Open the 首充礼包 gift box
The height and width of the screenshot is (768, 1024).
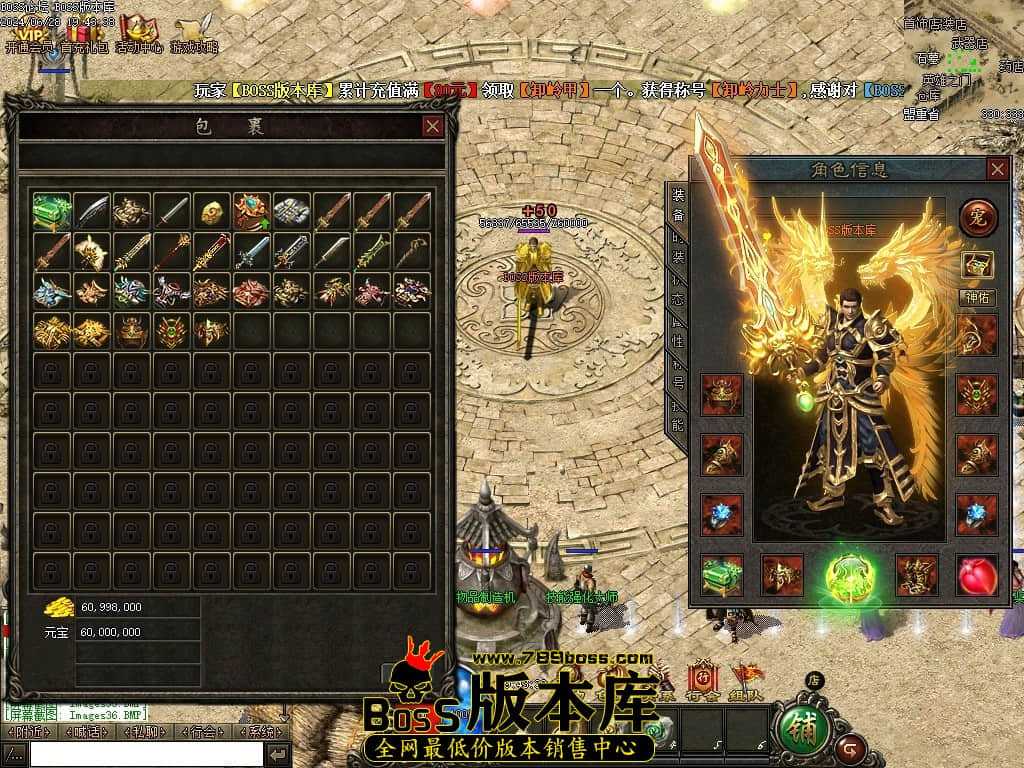[84, 34]
